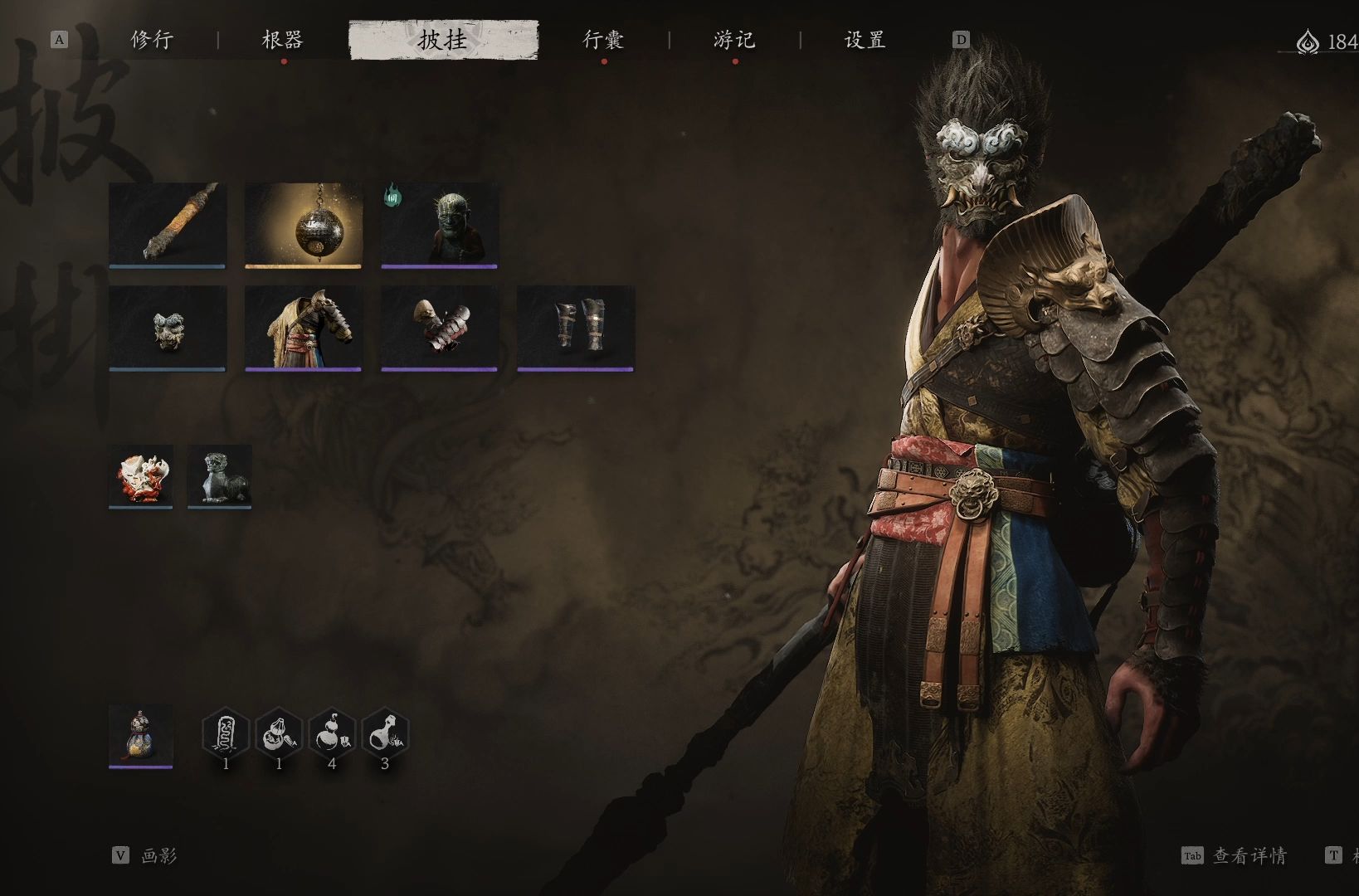Select the golden robe body armor slot
The image size is (1359, 896).
click(304, 328)
